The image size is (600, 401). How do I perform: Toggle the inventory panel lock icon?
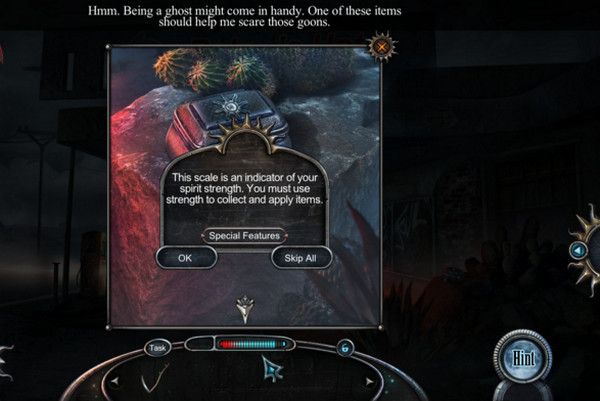346,347
